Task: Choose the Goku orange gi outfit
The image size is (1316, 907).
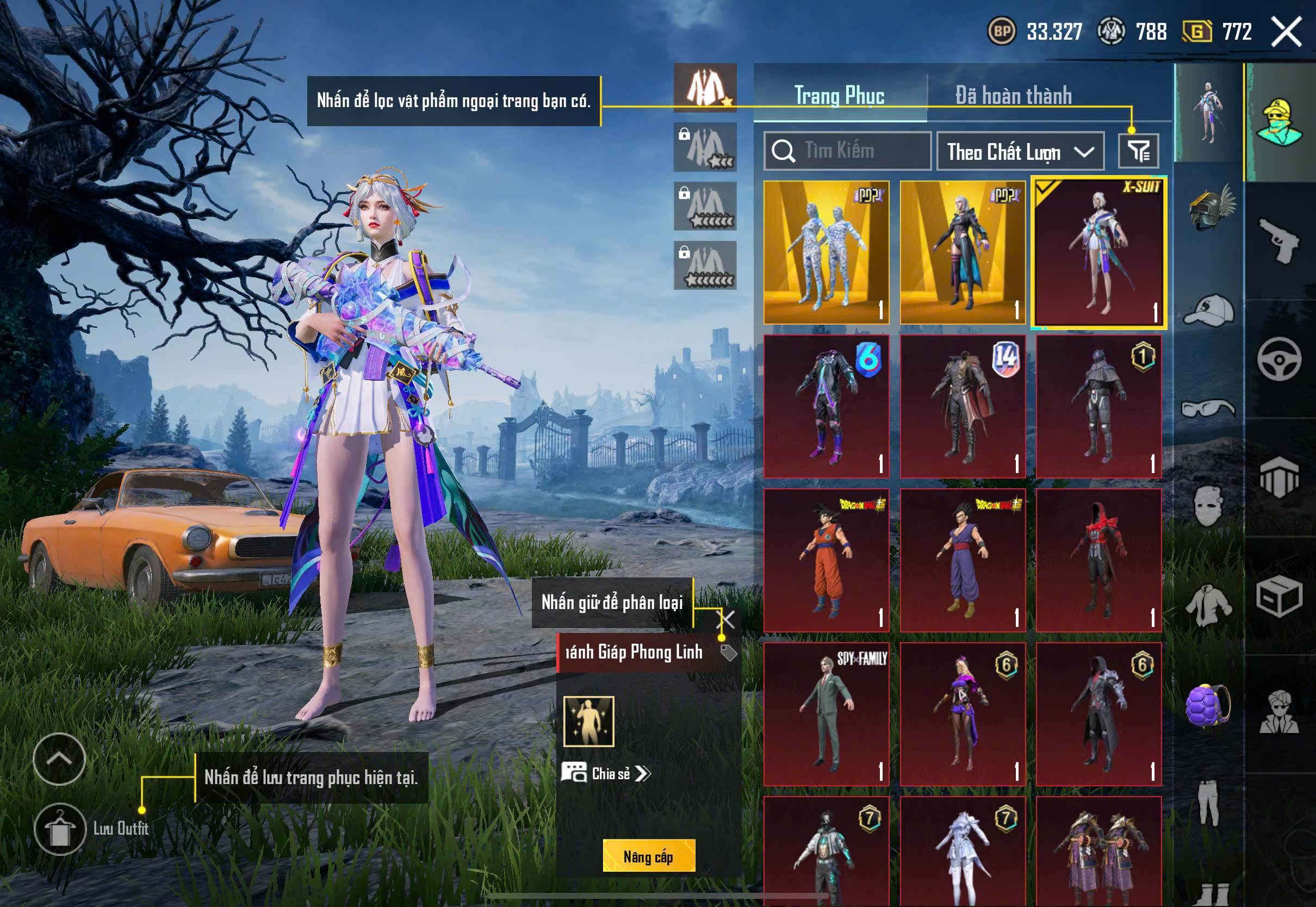Action: click(826, 560)
